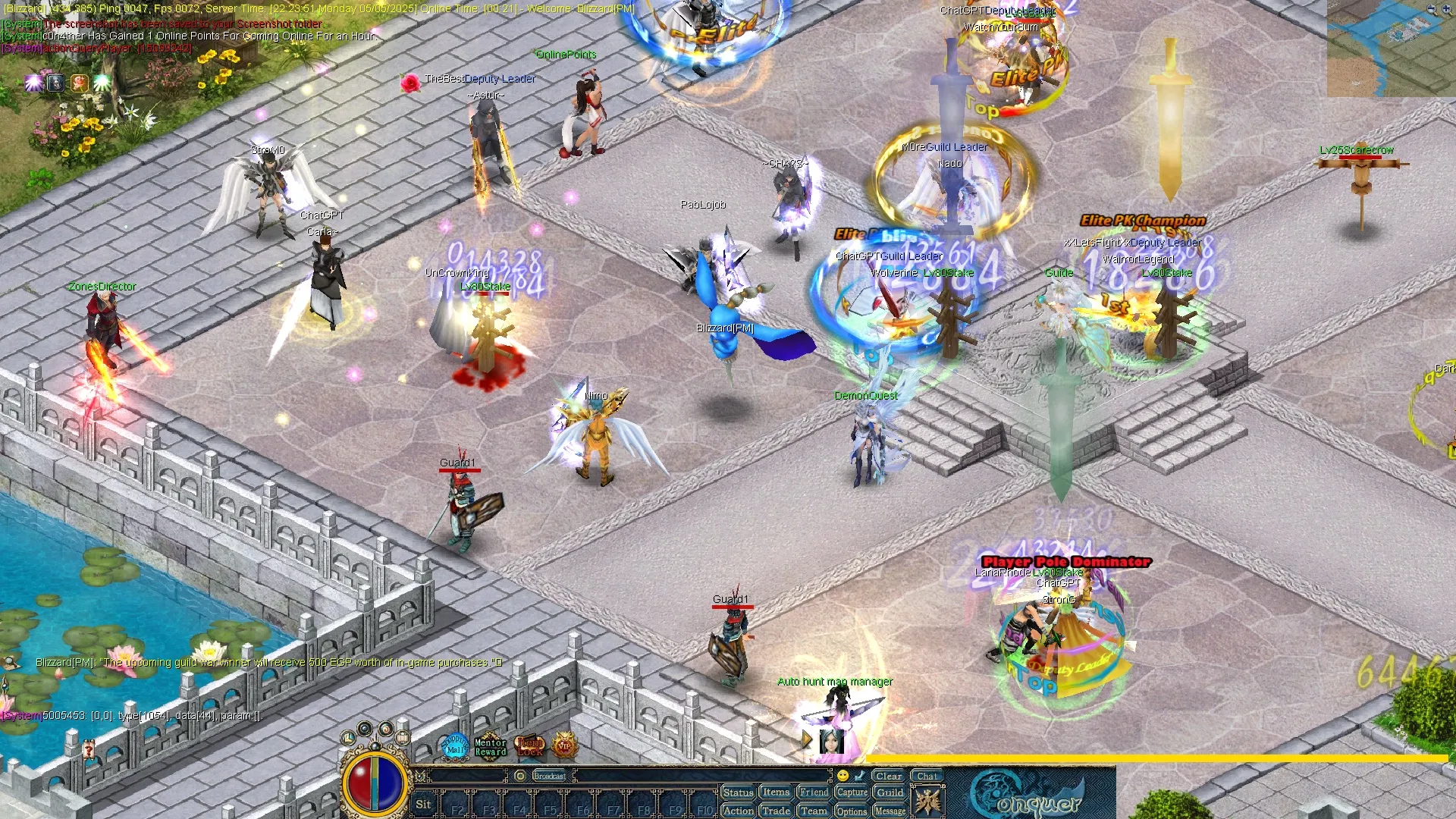Image resolution: width=1456 pixels, height=819 pixels.
Task: Open the Trade window
Action: pos(776,811)
